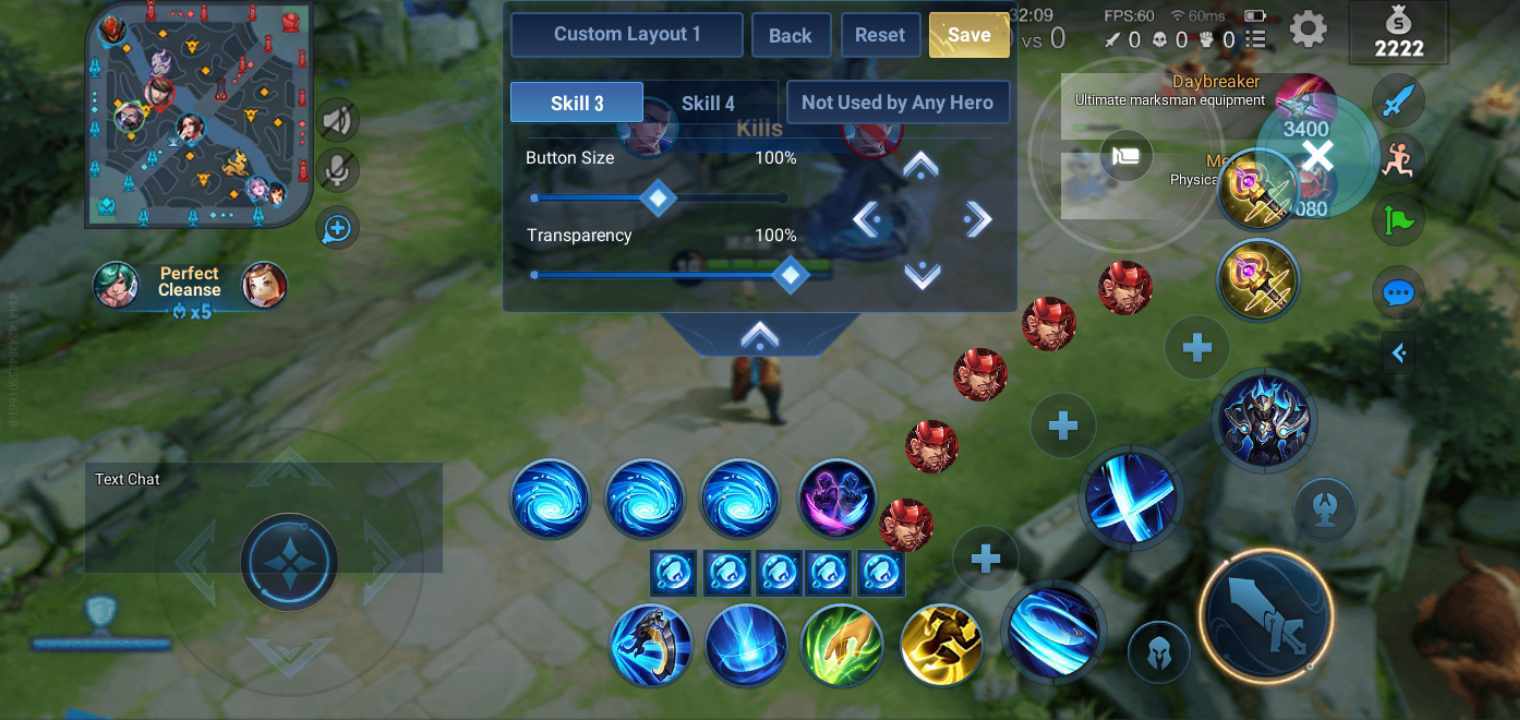Reset the layout settings
The image size is (1520, 720).
pos(880,34)
